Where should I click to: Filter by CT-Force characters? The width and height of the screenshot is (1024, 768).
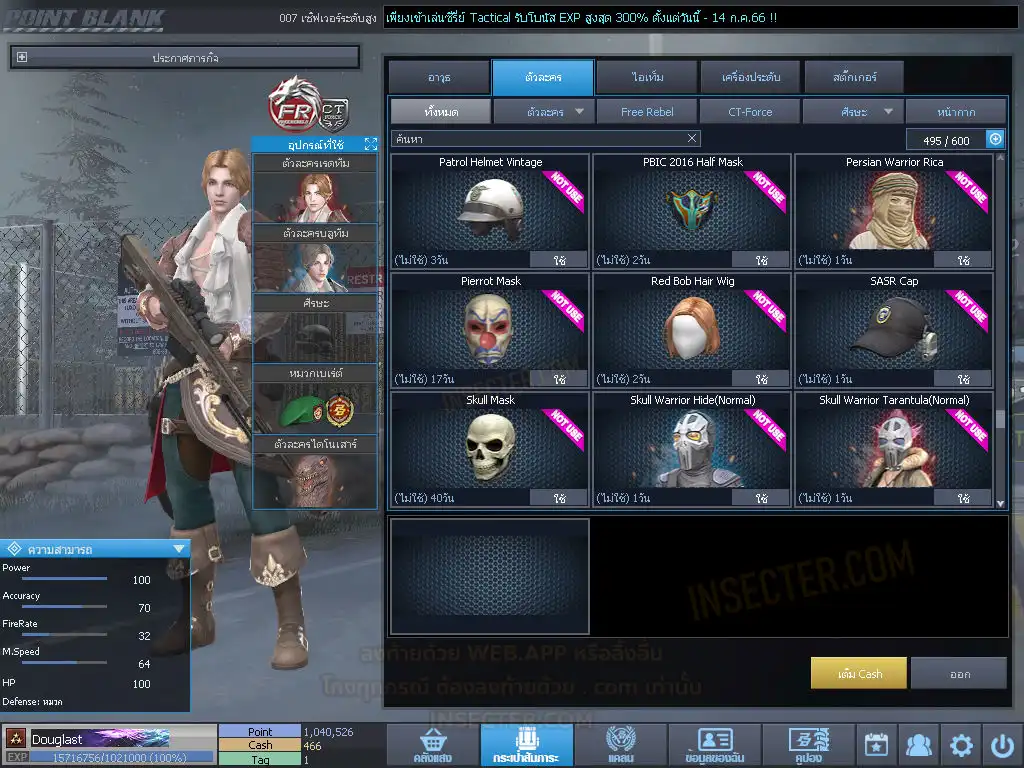(750, 112)
